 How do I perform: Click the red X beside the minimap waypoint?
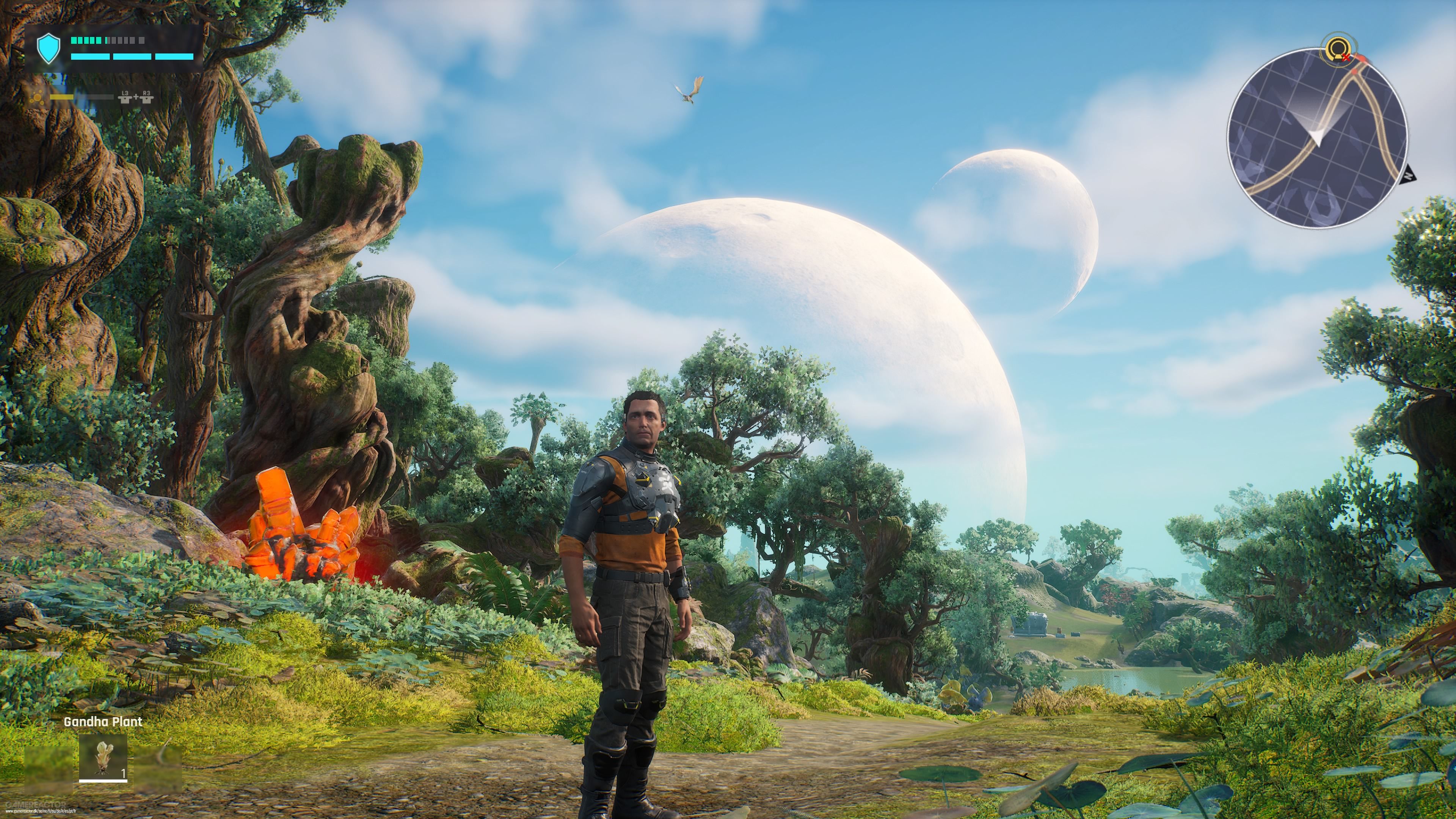[x=1346, y=58]
